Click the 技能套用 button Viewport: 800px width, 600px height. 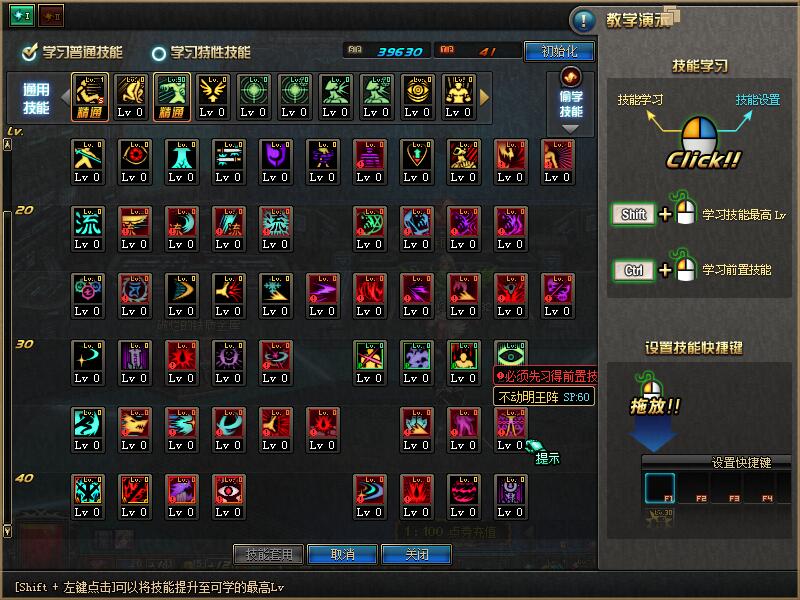[268, 554]
